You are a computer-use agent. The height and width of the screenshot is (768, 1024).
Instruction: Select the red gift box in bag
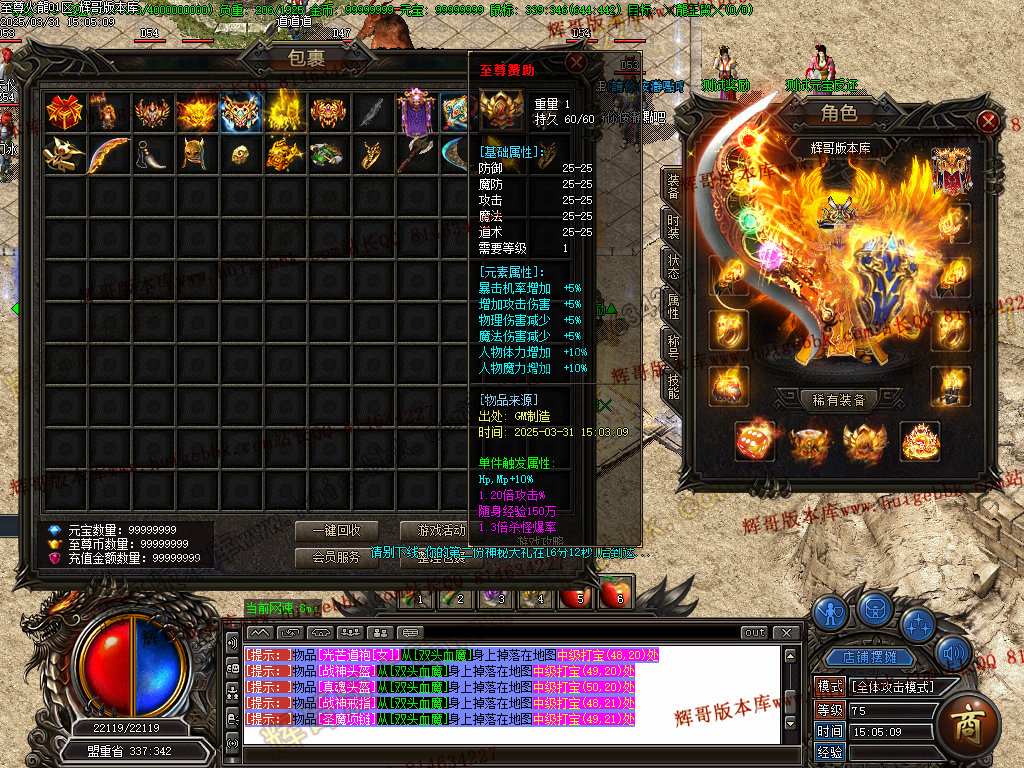coord(64,112)
